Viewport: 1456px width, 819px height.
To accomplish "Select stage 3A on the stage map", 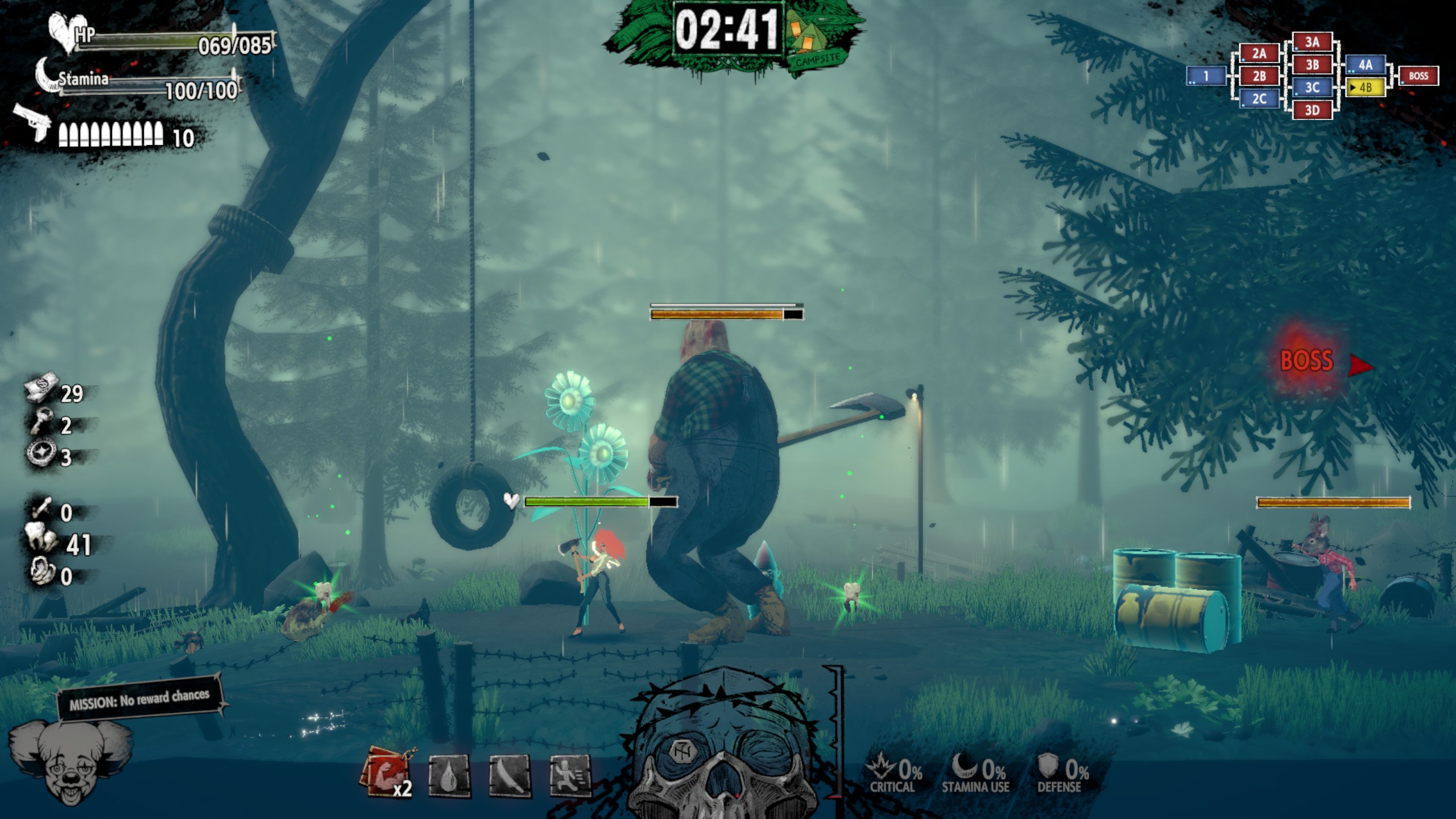I will point(1312,42).
